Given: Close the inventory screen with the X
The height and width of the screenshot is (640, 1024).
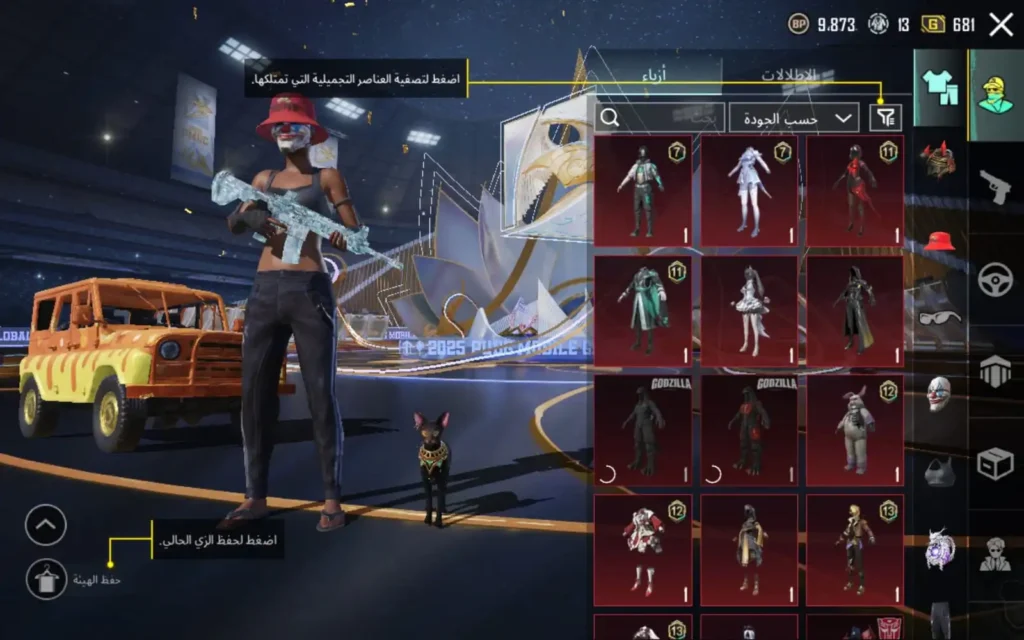Looking at the screenshot, I should [x=1000, y=25].
